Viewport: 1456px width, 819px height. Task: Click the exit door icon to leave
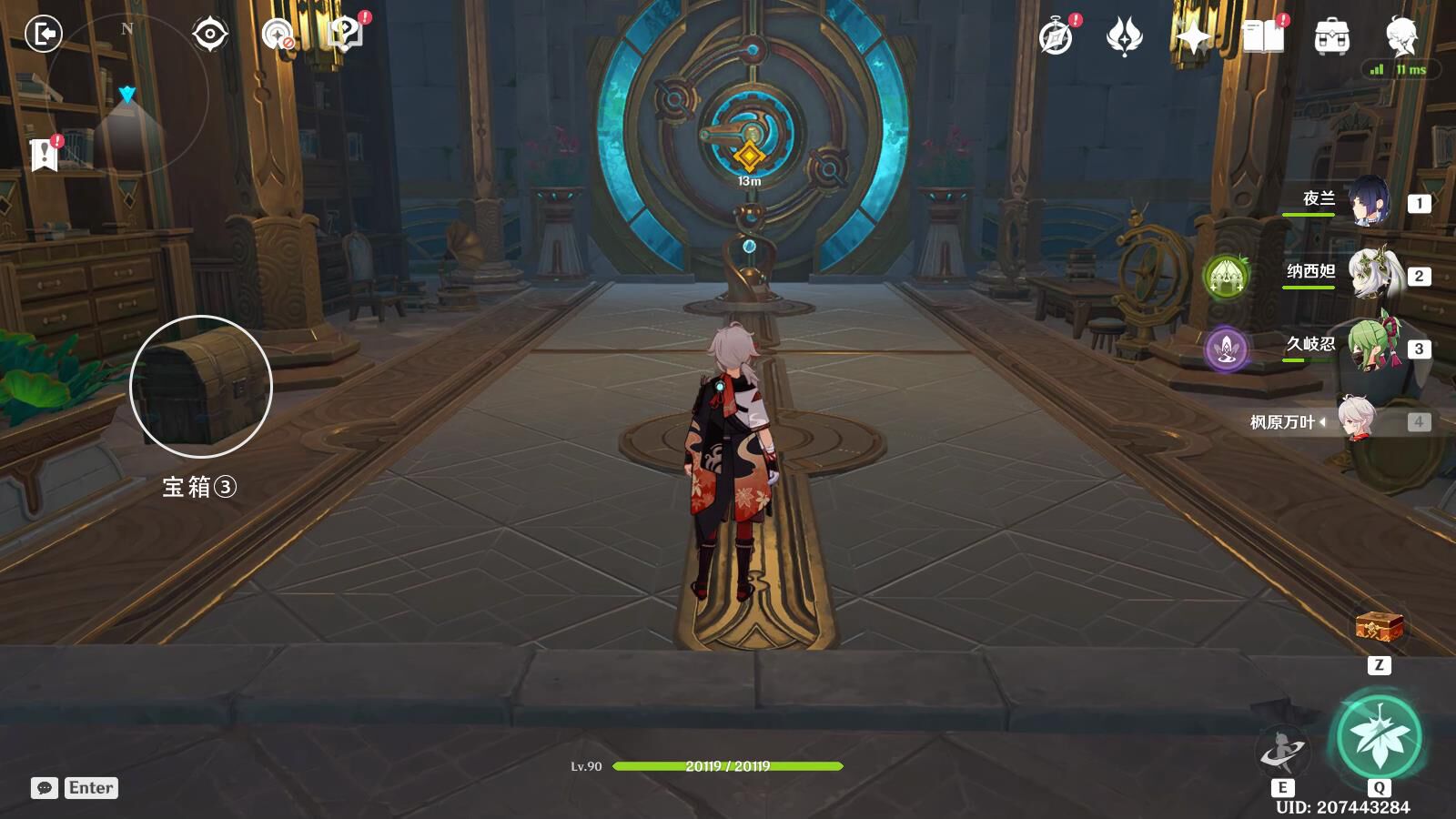click(43, 35)
